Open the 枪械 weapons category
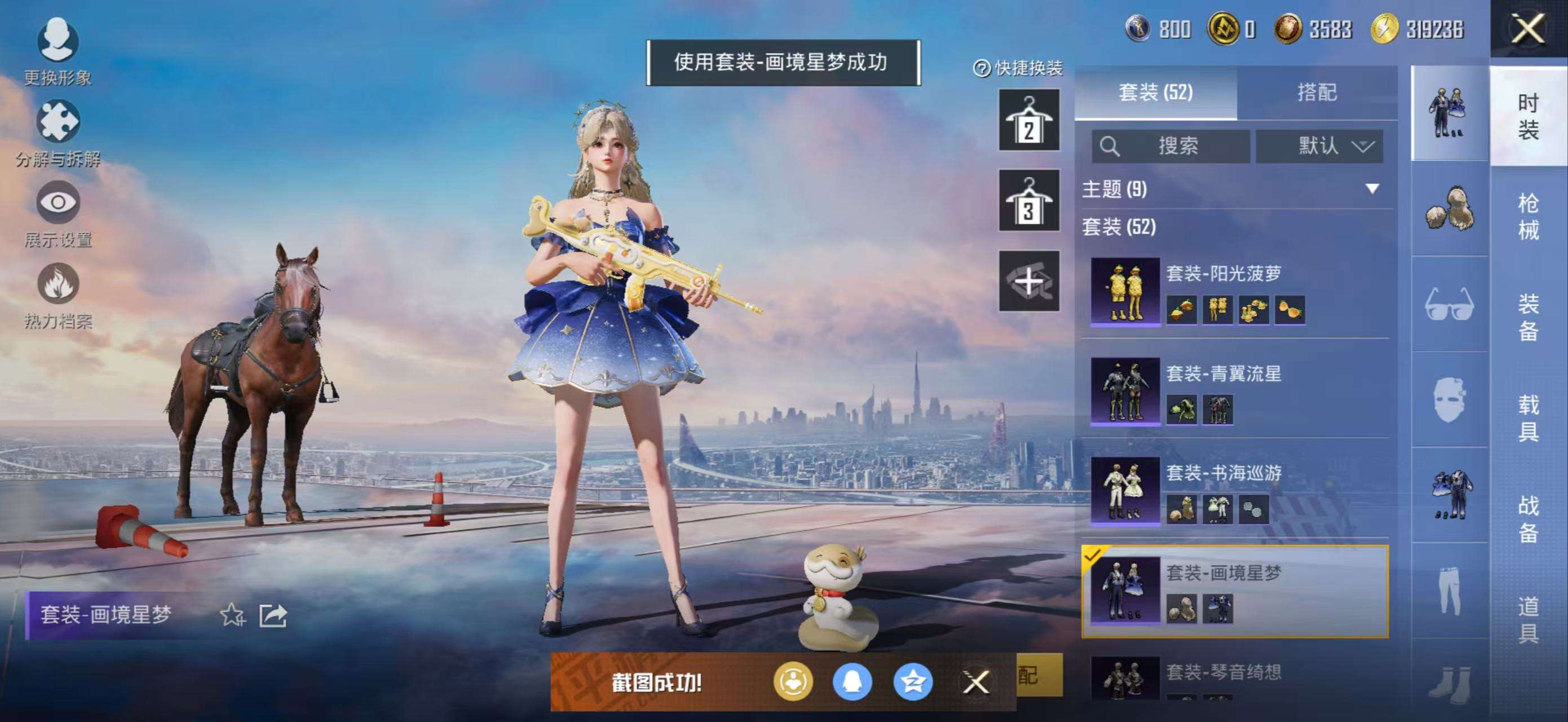Screen dimensions: 1568x722 tap(1528, 216)
